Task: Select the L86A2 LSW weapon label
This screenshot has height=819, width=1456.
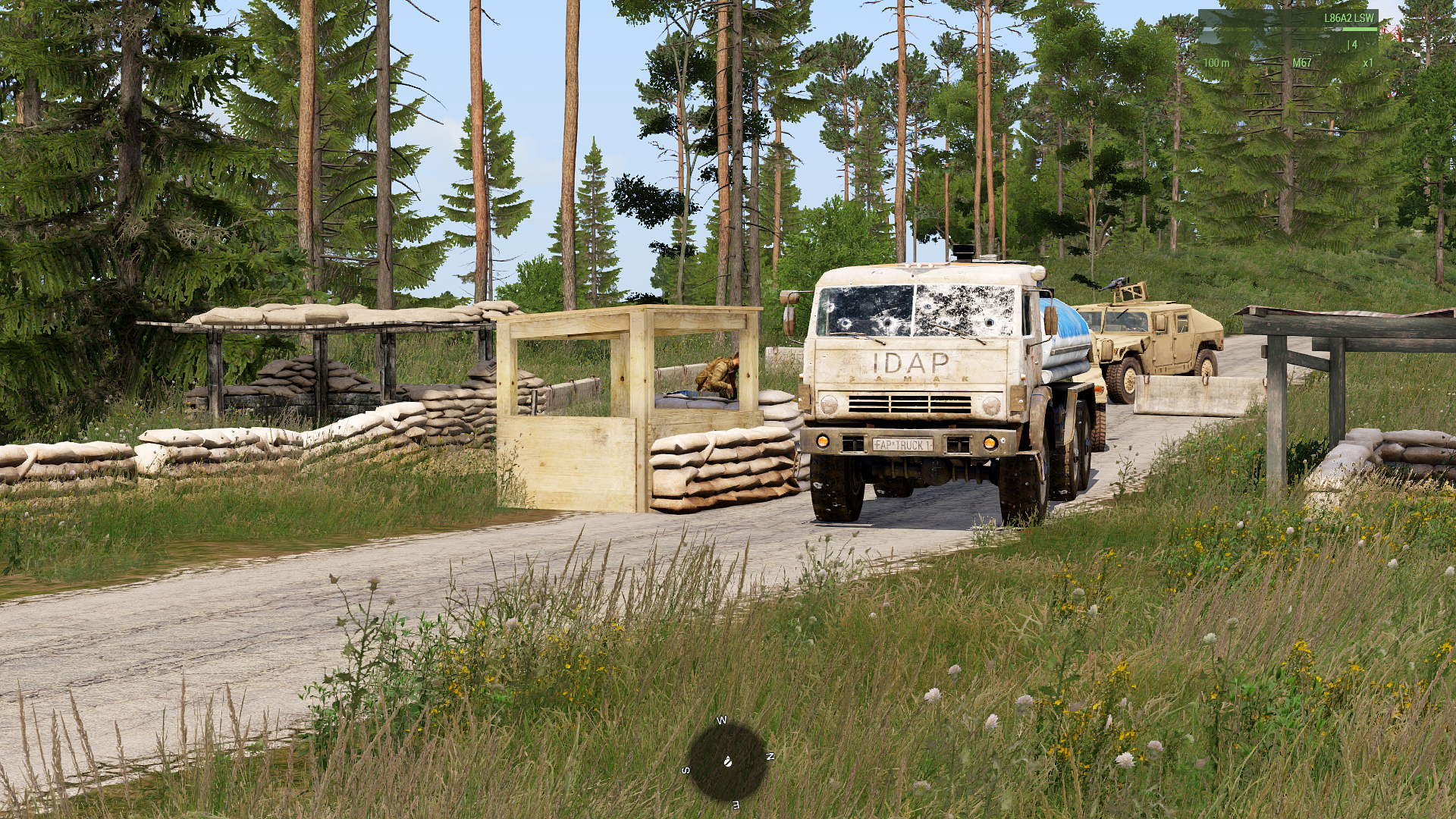Action: [x=1348, y=18]
